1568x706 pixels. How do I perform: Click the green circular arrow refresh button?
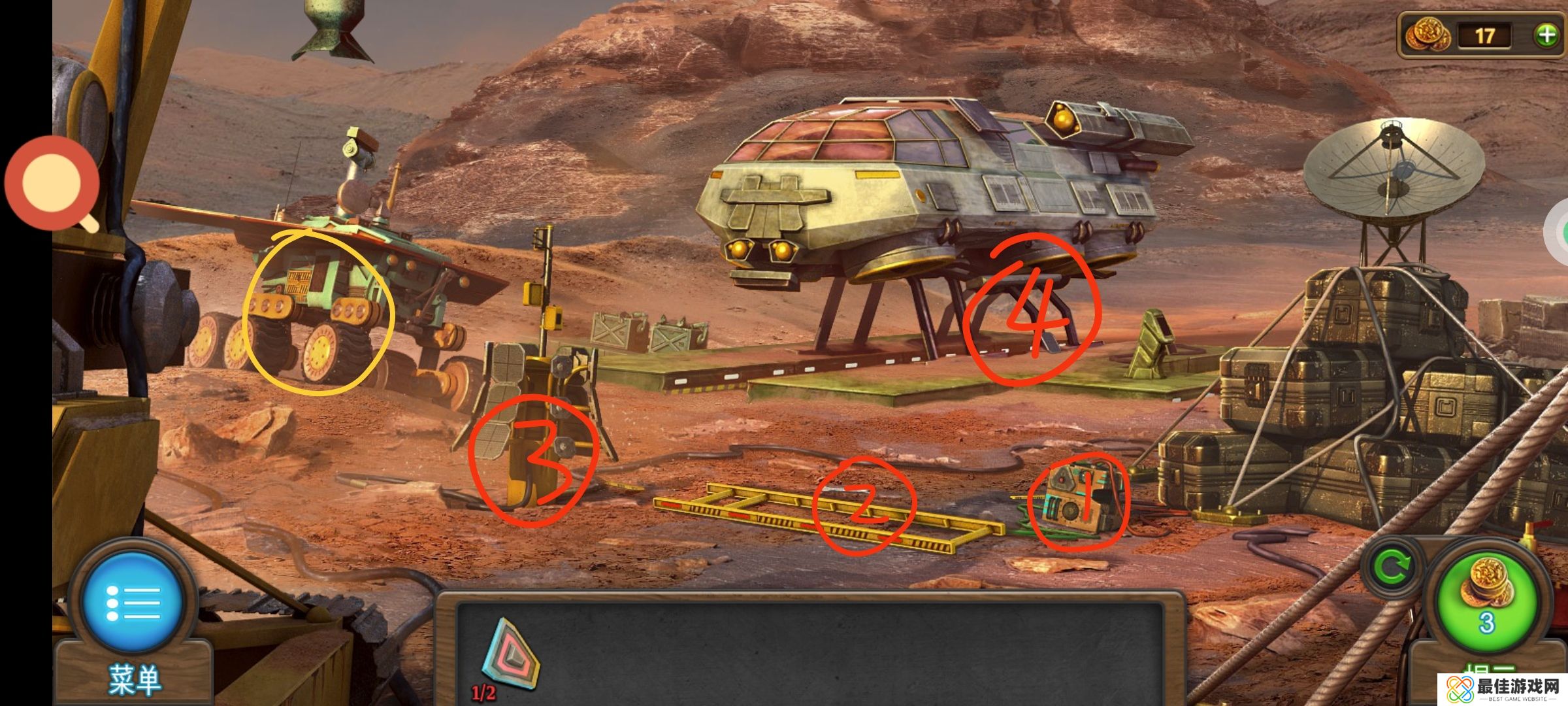pyautogui.click(x=1392, y=567)
